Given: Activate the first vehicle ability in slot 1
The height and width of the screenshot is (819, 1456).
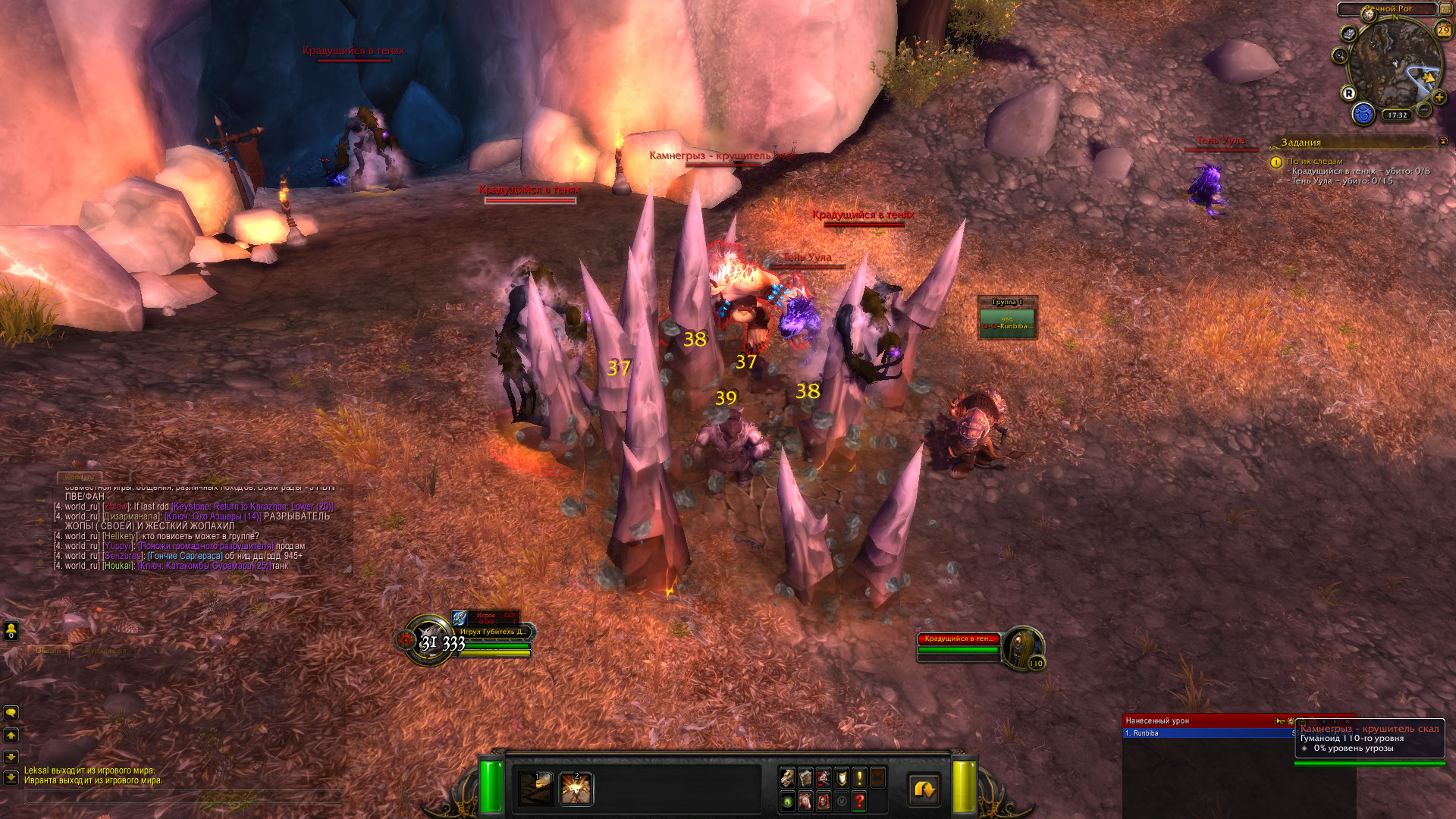Looking at the screenshot, I should pos(536,789).
